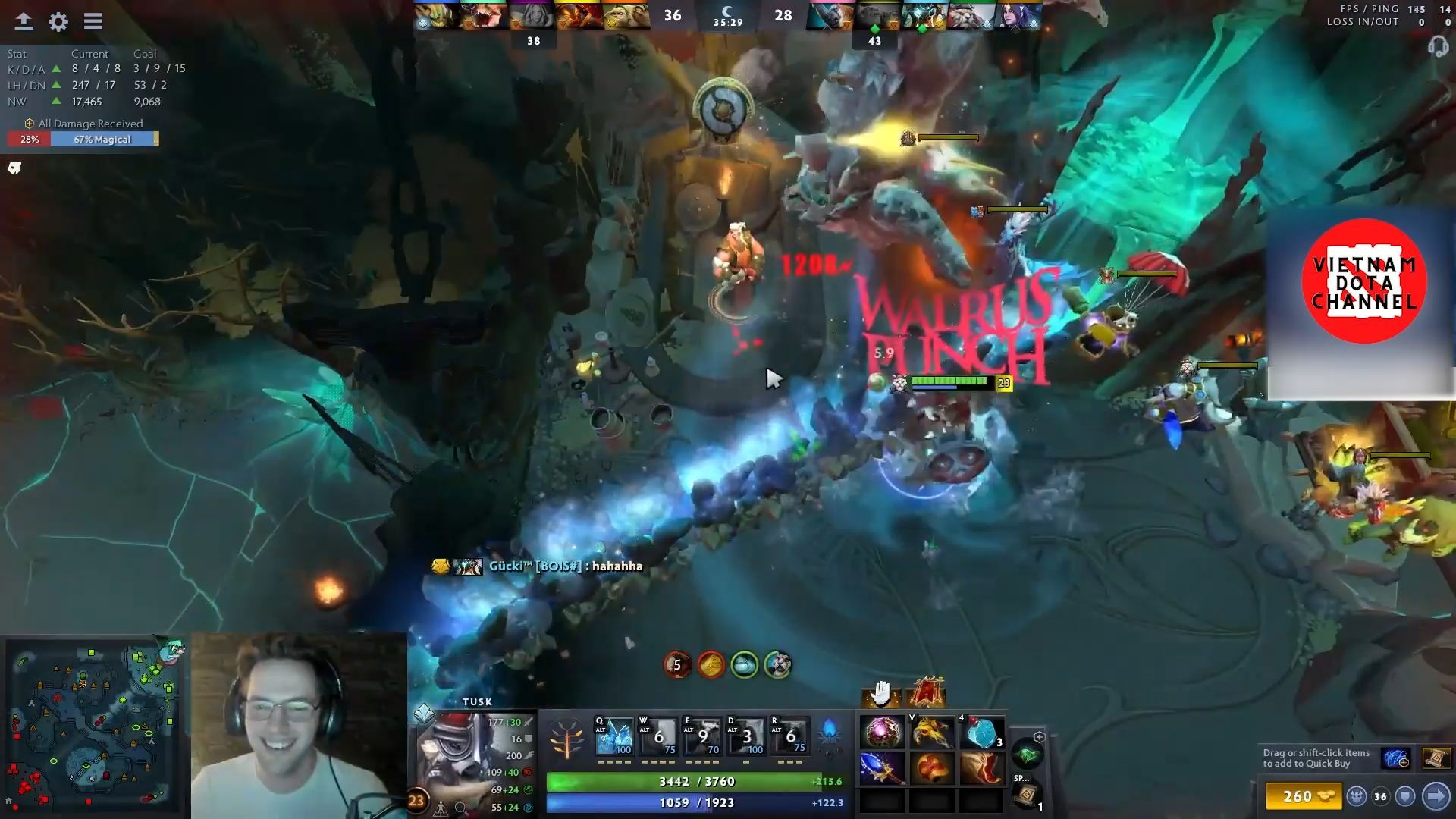The image size is (1456, 819).
Task: Click the upload arrow dashboard button
Action: (x=24, y=21)
